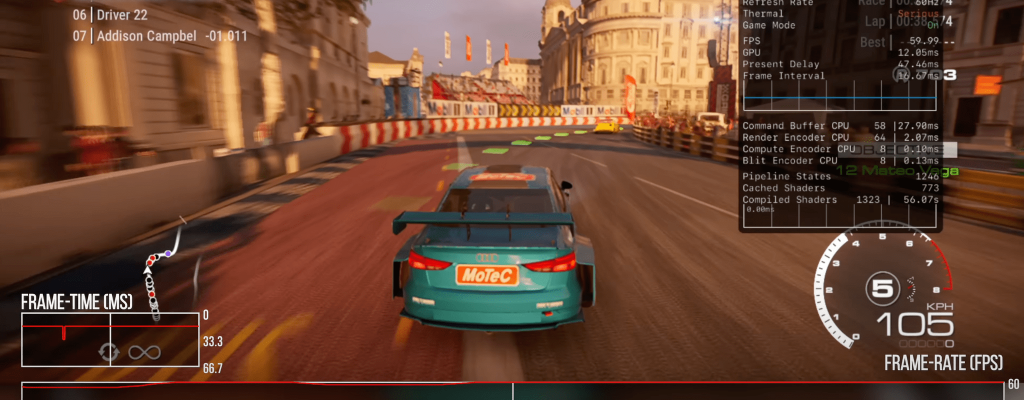Screen dimensions: 1024x400
Task: Select the Addison Campbell standings row
Action: (x=160, y=36)
